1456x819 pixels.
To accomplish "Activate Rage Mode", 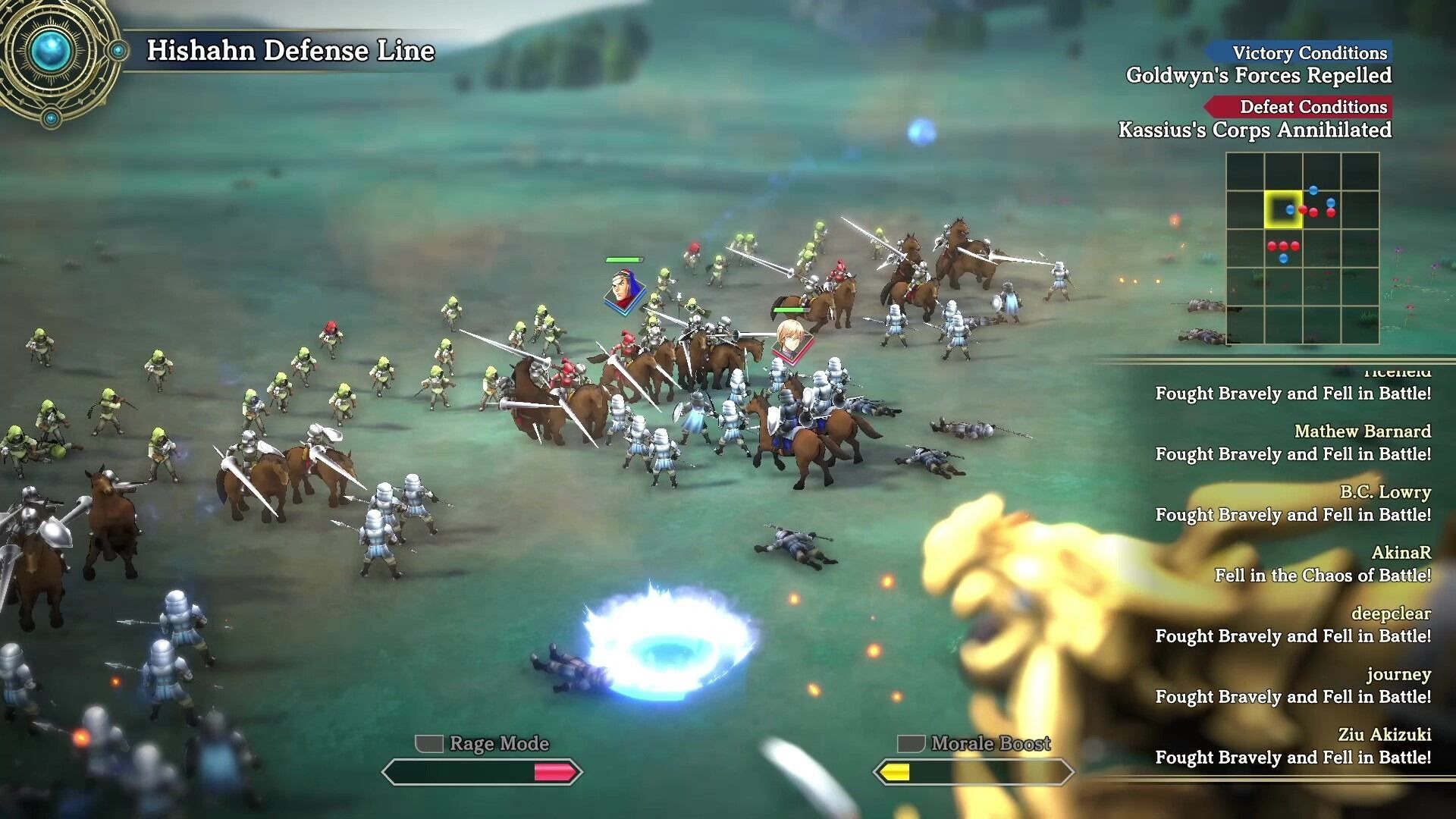I will (x=482, y=761).
